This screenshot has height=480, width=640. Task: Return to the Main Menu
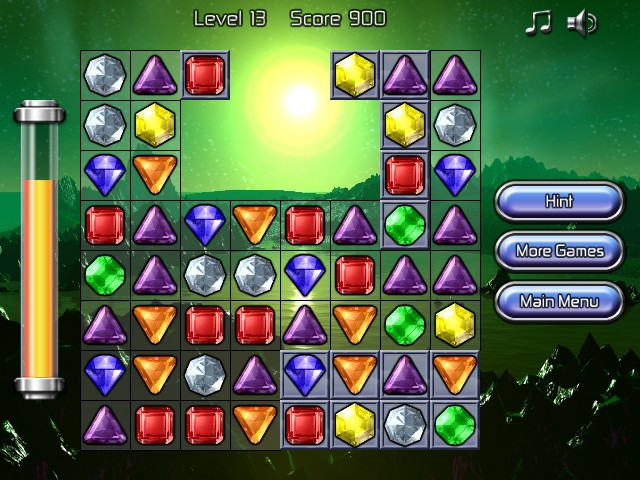click(559, 300)
